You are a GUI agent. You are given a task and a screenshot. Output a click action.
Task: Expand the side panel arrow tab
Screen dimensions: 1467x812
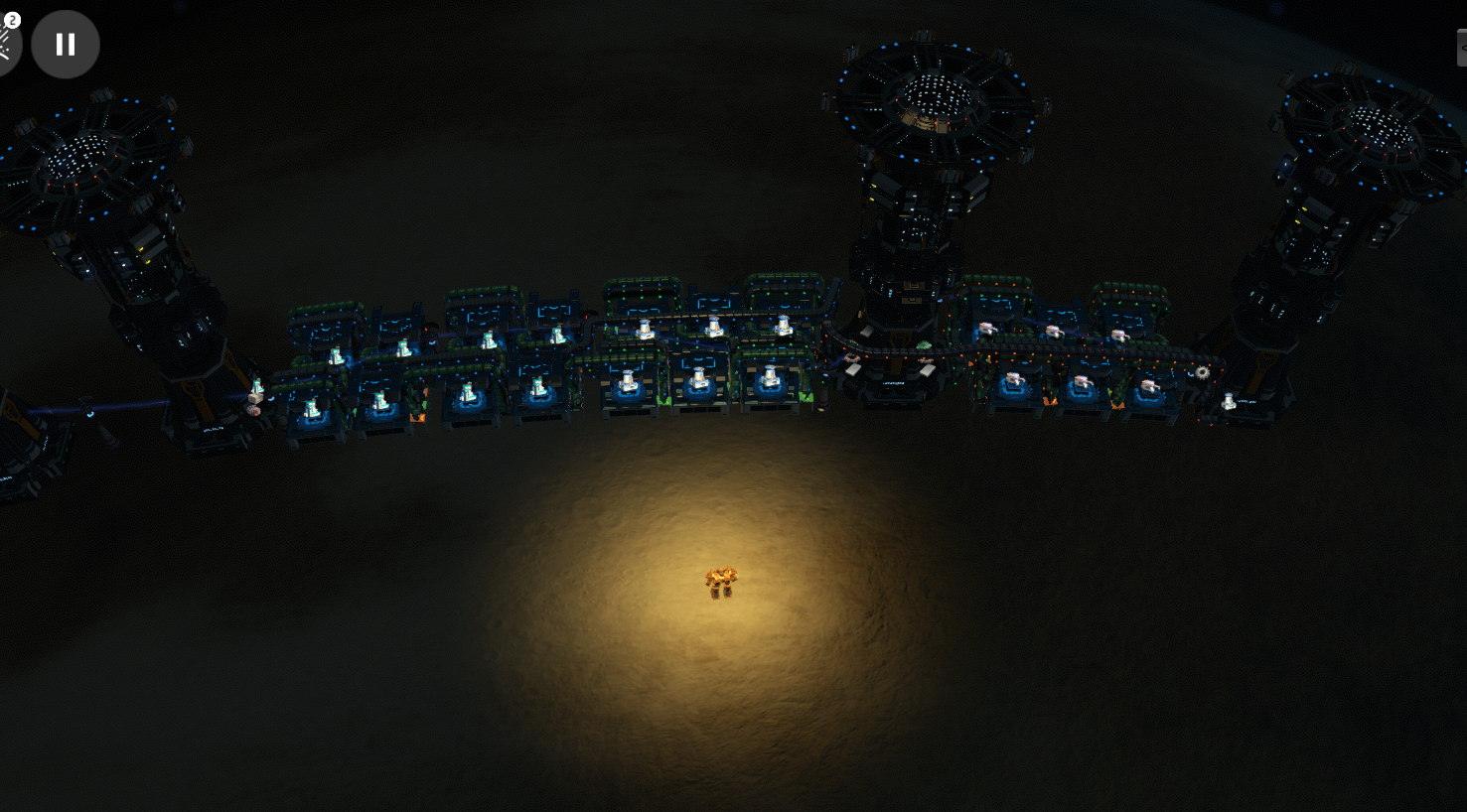pyautogui.click(x=1461, y=48)
